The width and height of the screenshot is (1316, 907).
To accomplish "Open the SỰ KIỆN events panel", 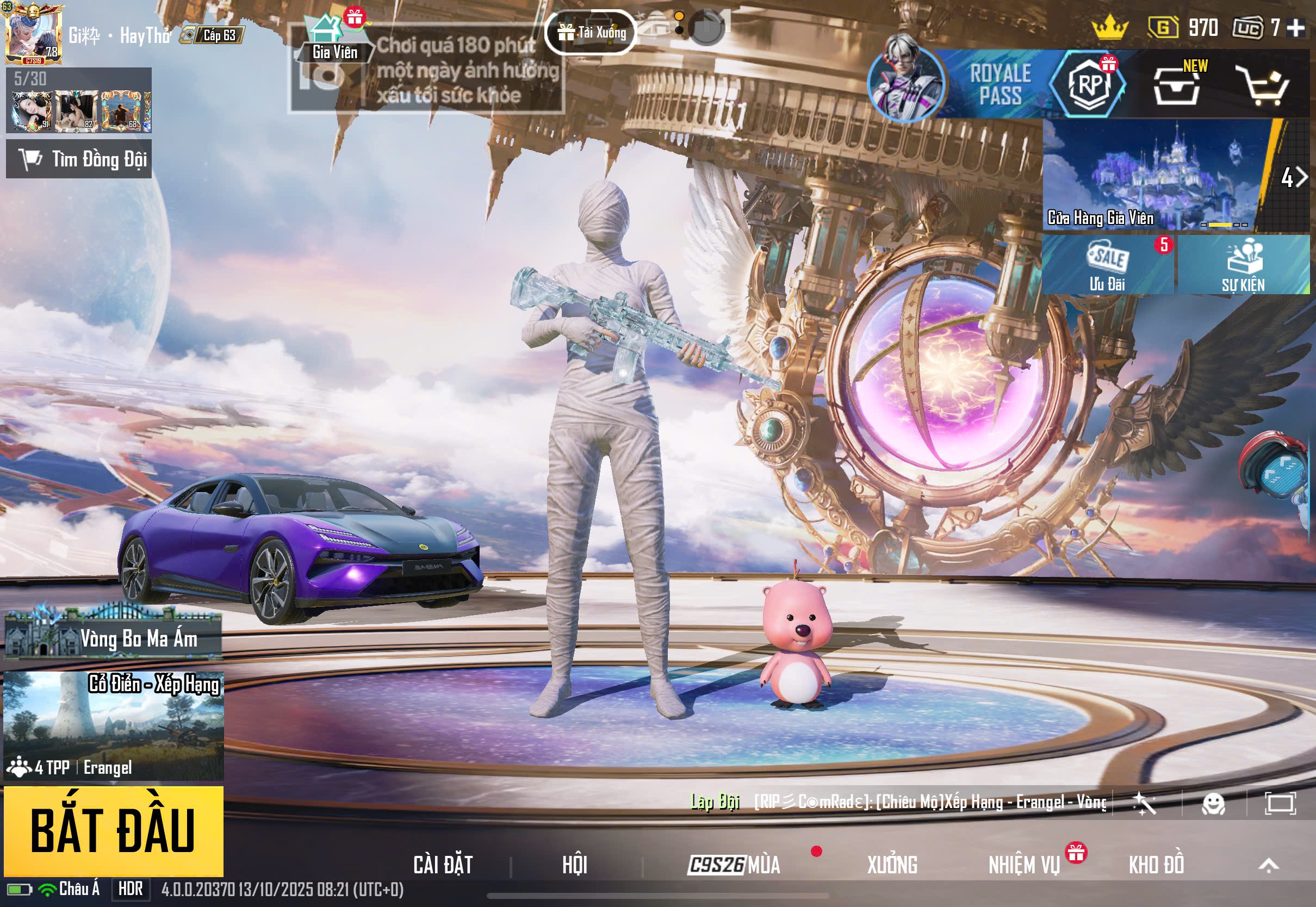I will point(1243,265).
